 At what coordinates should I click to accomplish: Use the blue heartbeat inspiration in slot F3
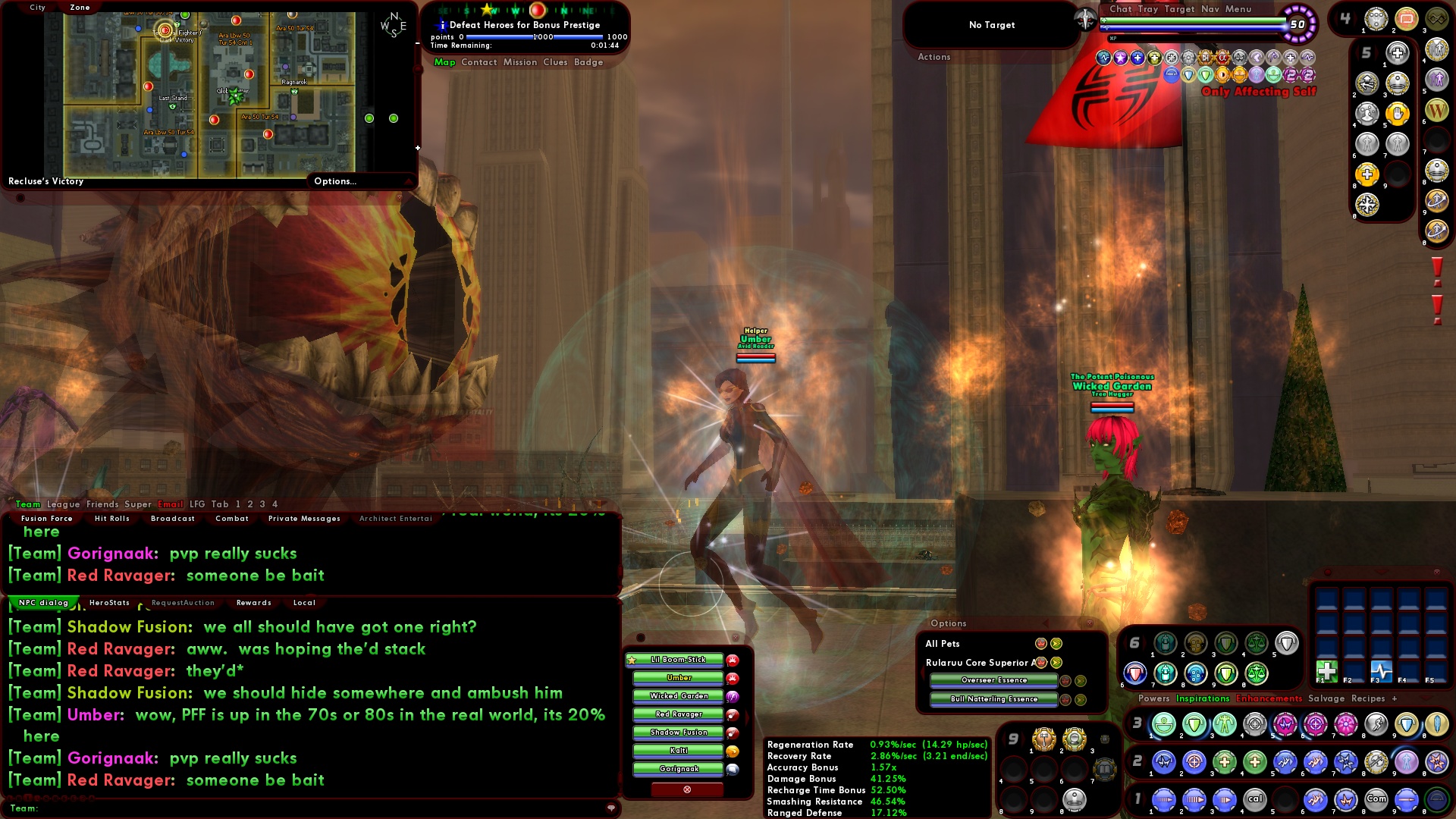pos(1382,672)
